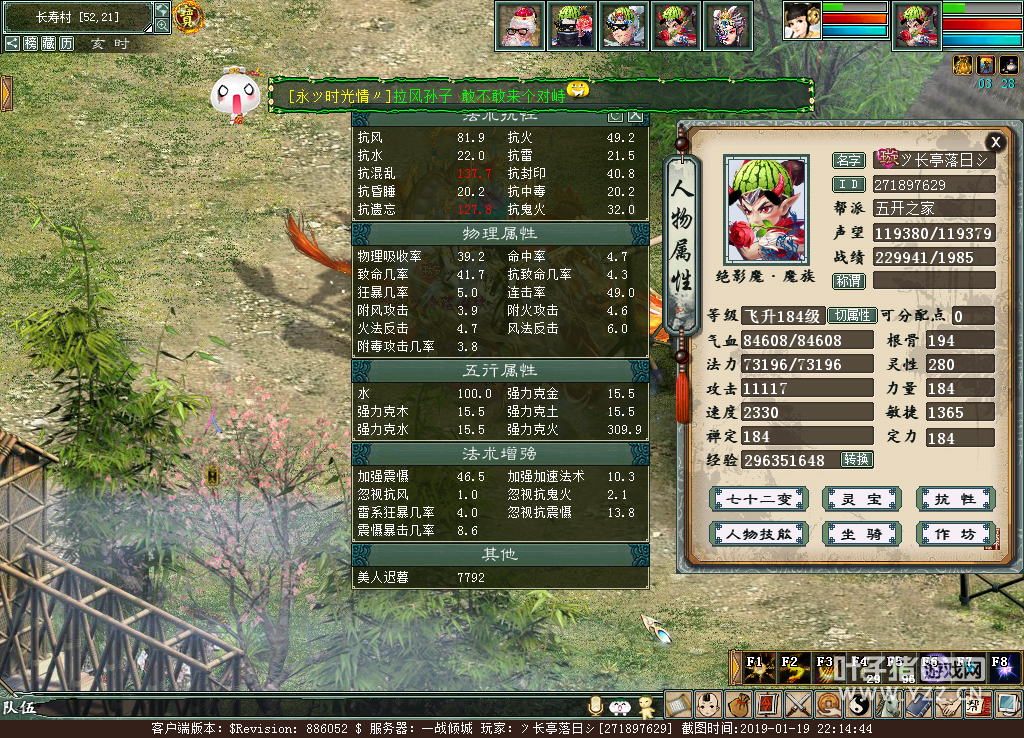Open the 作坊 workshop

click(955, 534)
